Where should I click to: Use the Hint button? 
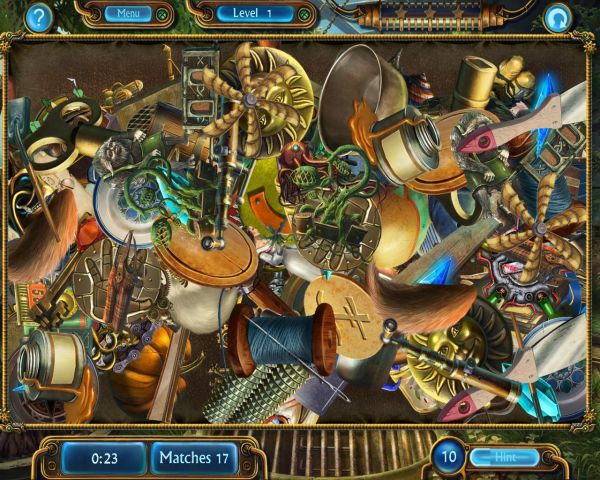click(x=503, y=457)
